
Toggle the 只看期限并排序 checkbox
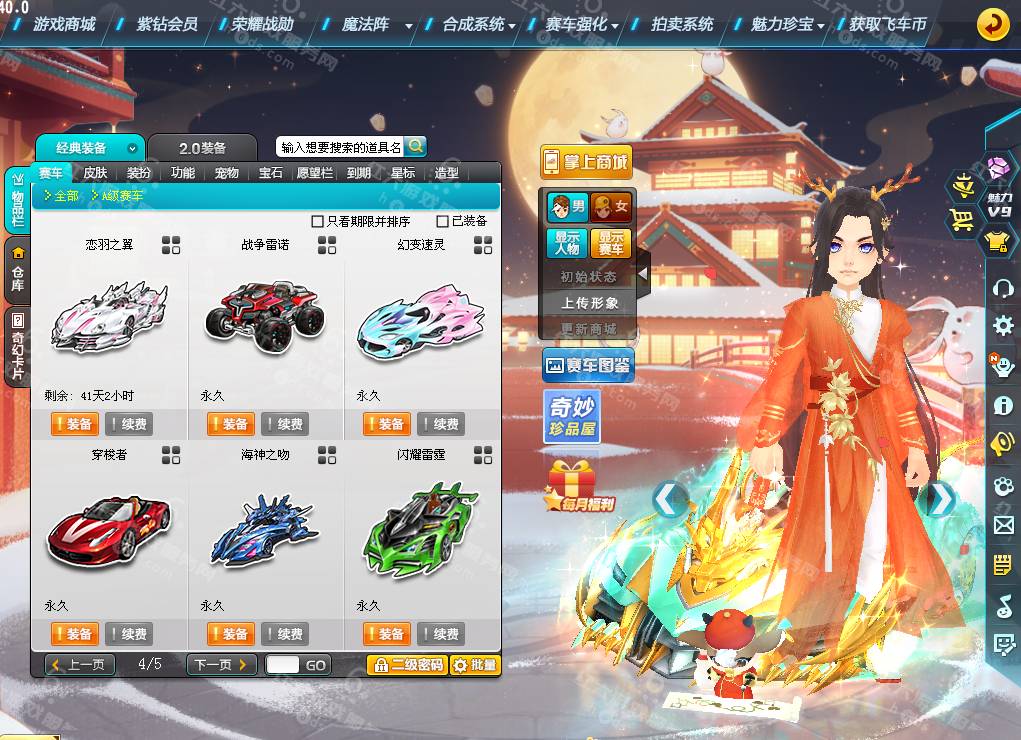click(x=318, y=221)
